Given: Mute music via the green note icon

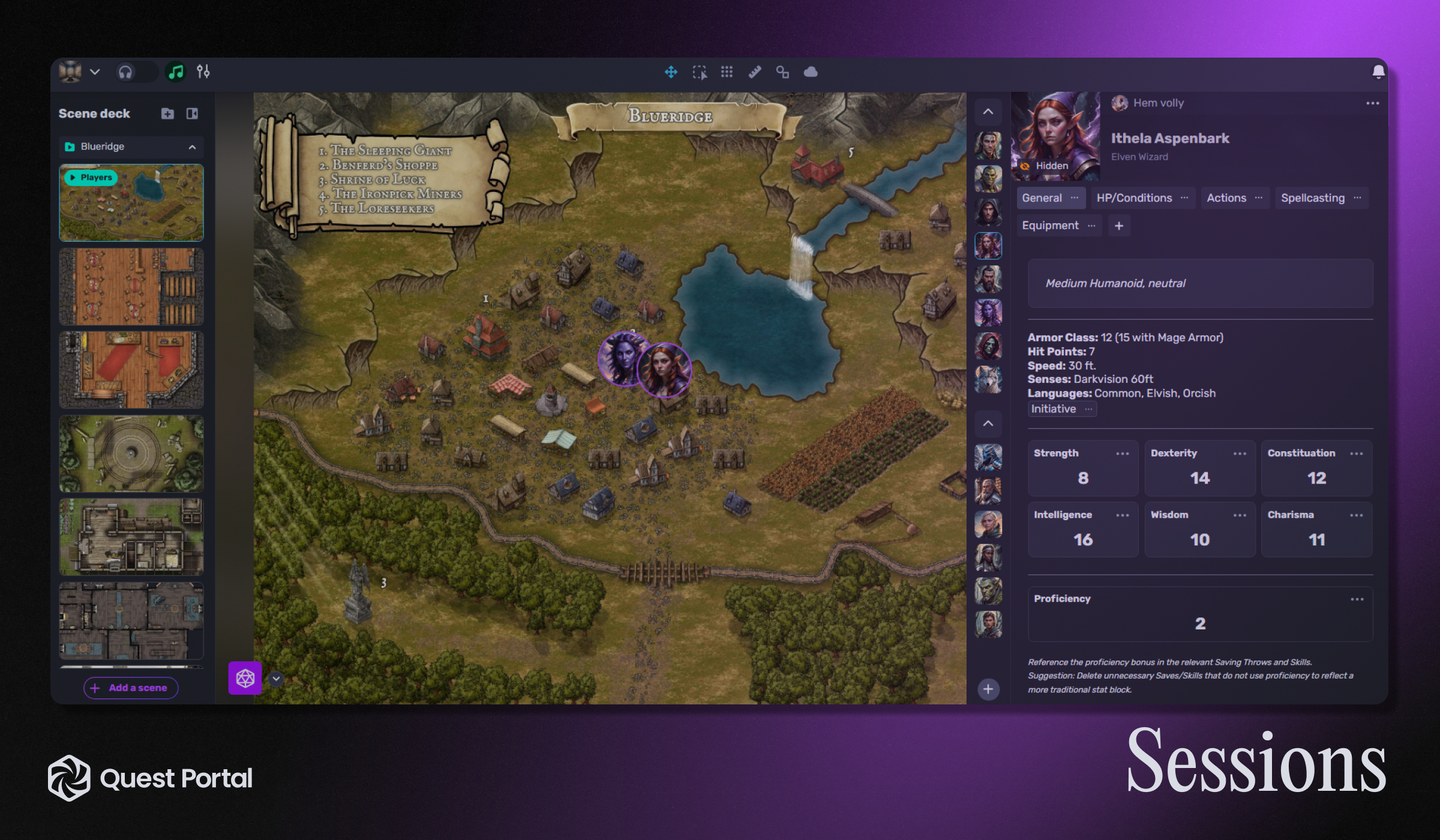Looking at the screenshot, I should point(175,71).
